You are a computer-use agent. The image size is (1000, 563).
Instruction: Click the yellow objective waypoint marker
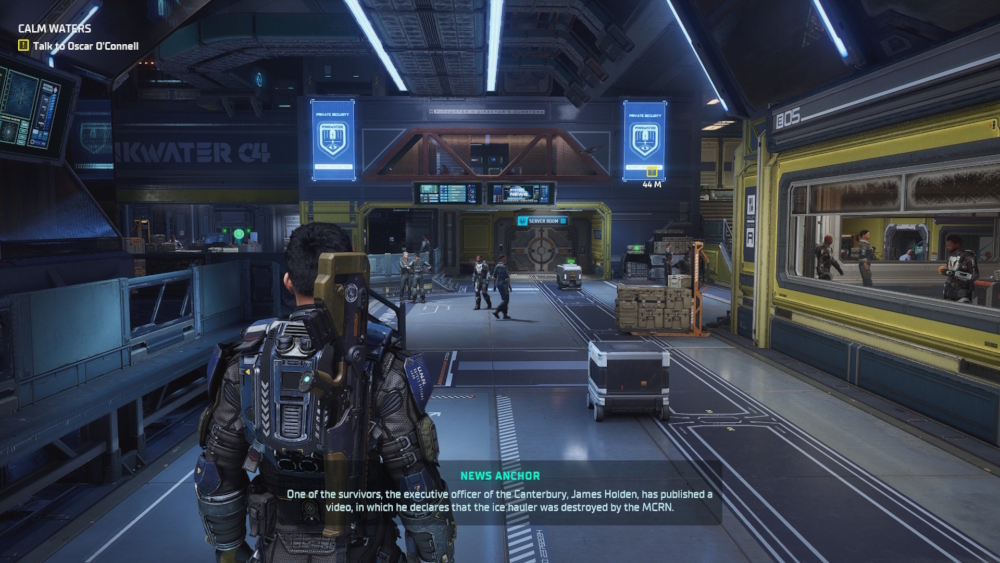tap(652, 171)
